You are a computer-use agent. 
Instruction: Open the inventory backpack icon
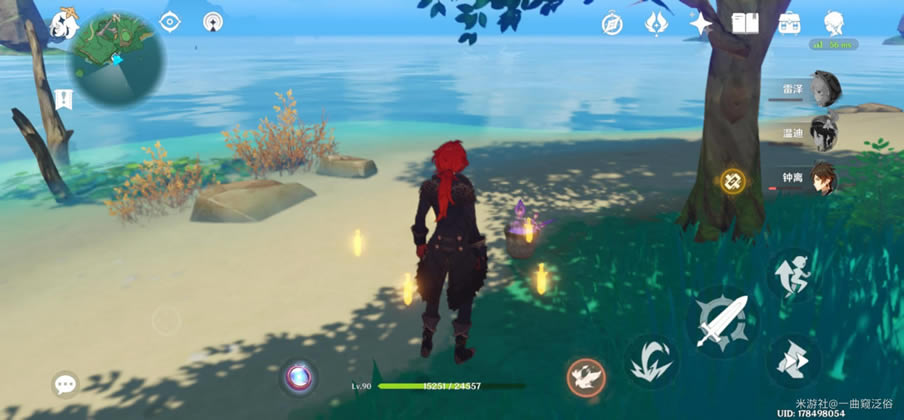(789, 23)
